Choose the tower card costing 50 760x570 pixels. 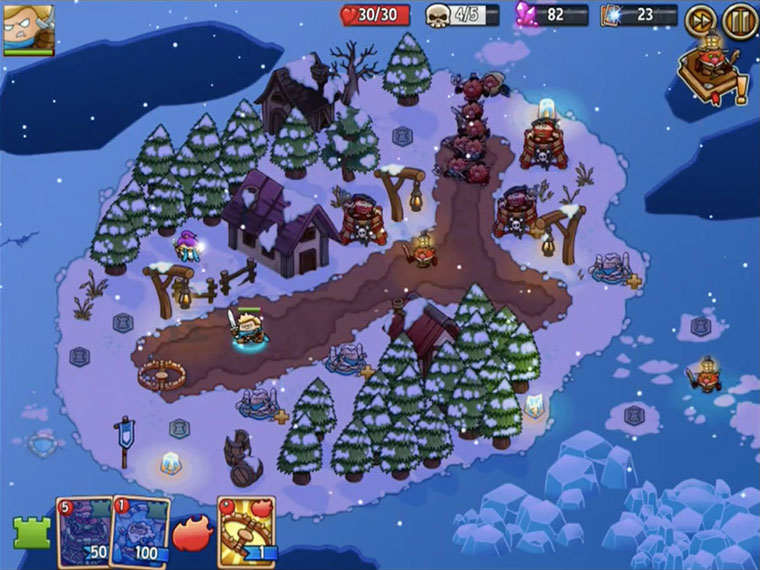[x=84, y=532]
